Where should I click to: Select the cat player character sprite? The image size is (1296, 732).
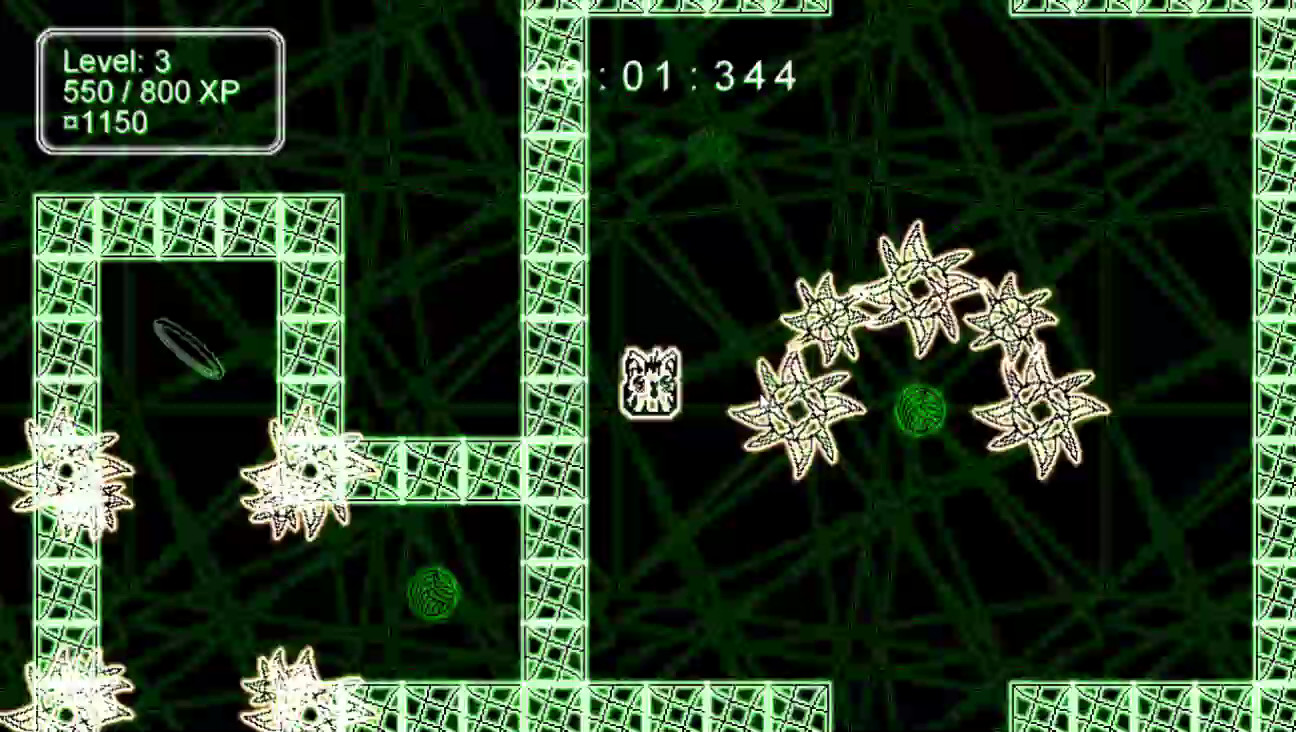651,383
